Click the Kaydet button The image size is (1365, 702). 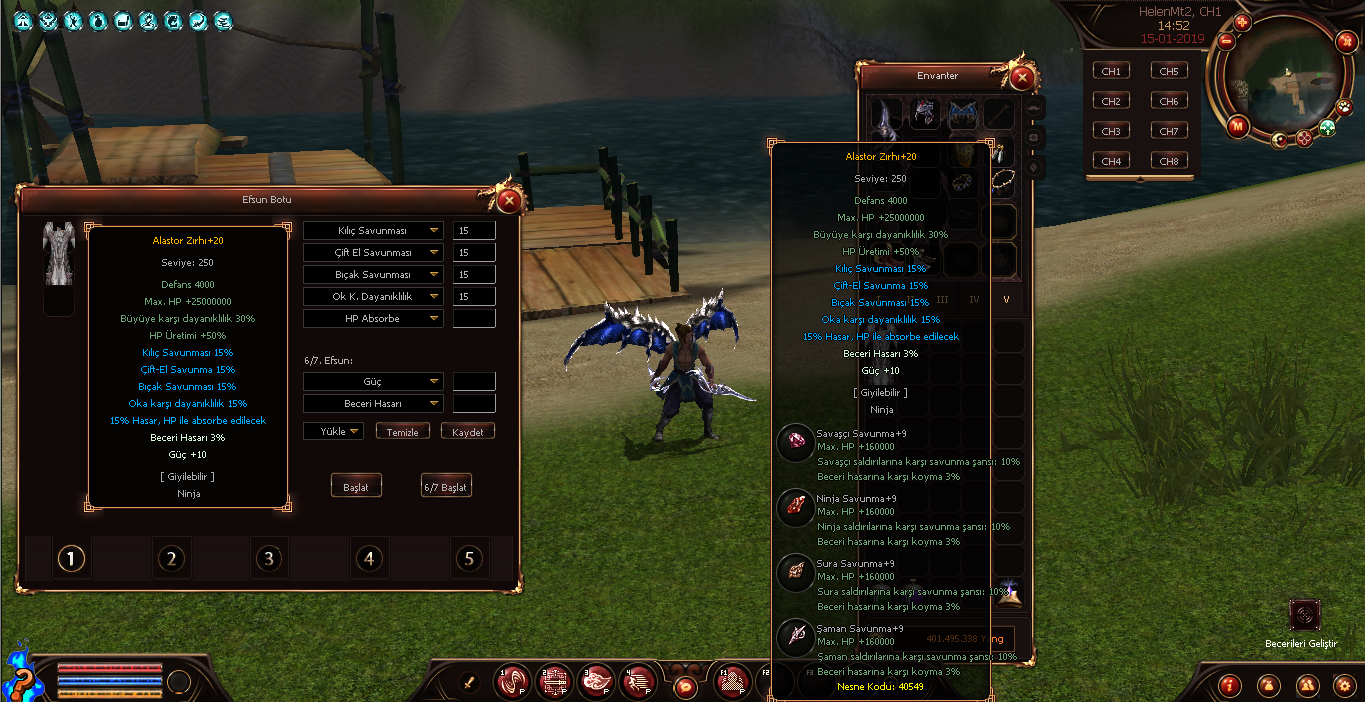click(x=468, y=432)
